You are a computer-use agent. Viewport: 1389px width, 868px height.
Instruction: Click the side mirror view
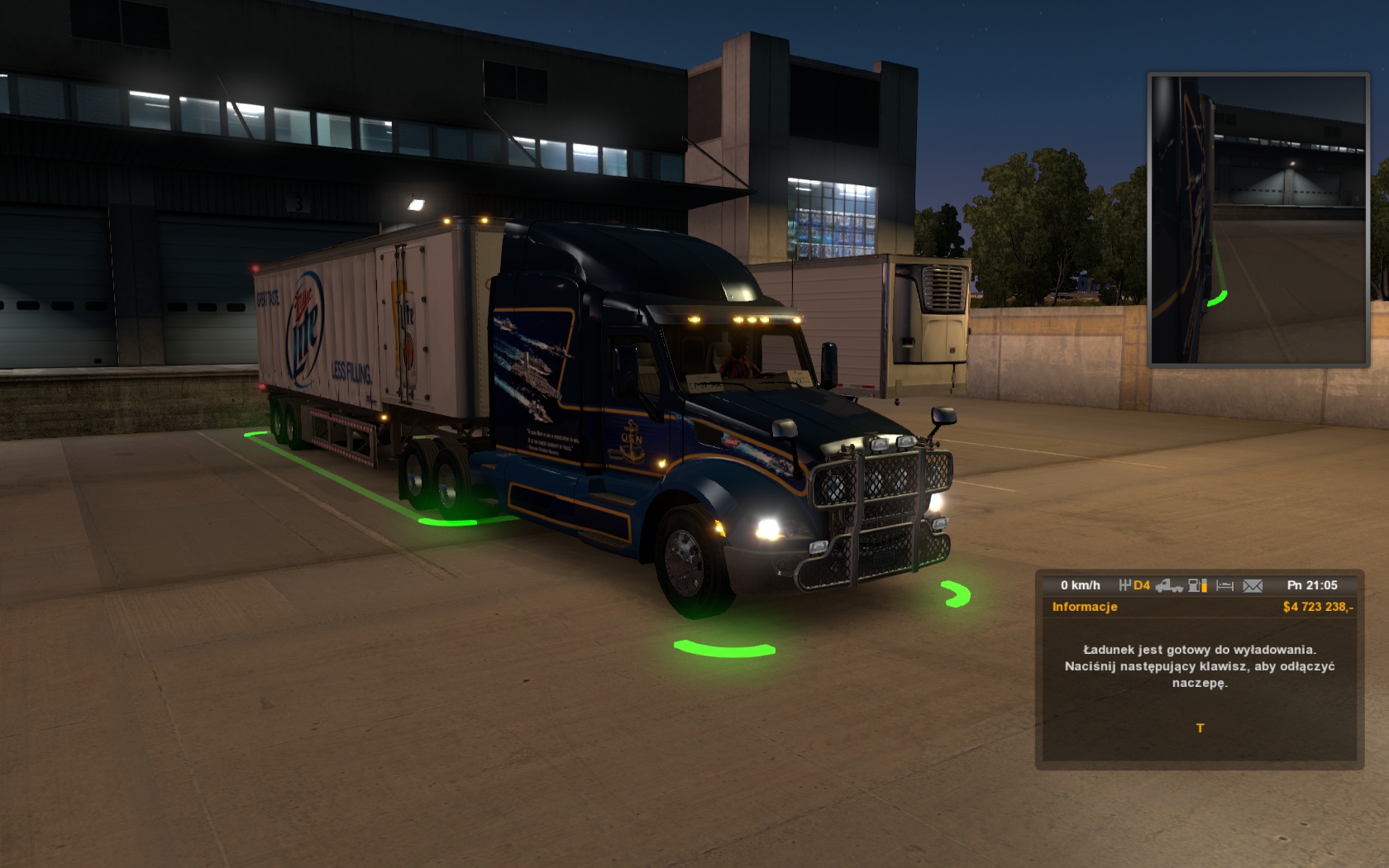pyautogui.click(x=1258, y=220)
